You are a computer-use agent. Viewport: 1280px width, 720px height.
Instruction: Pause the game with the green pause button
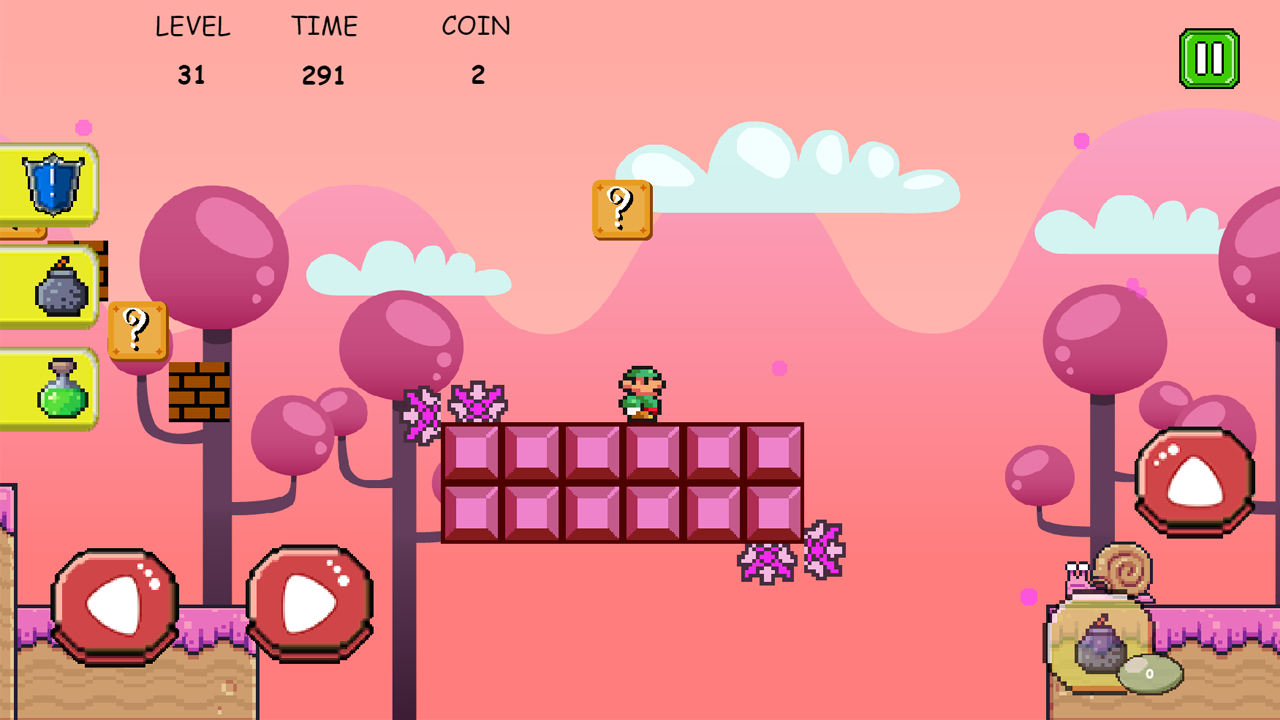1209,56
